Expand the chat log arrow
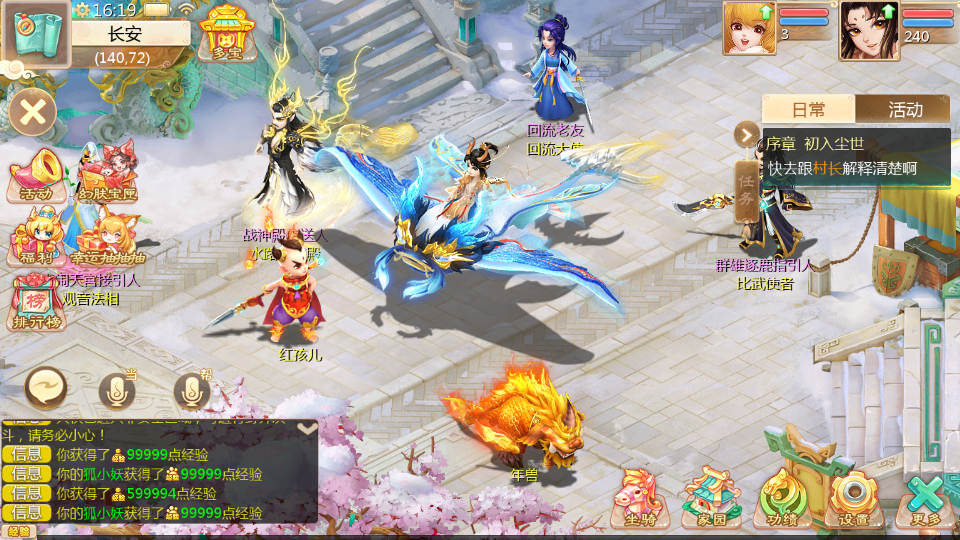 click(x=307, y=428)
